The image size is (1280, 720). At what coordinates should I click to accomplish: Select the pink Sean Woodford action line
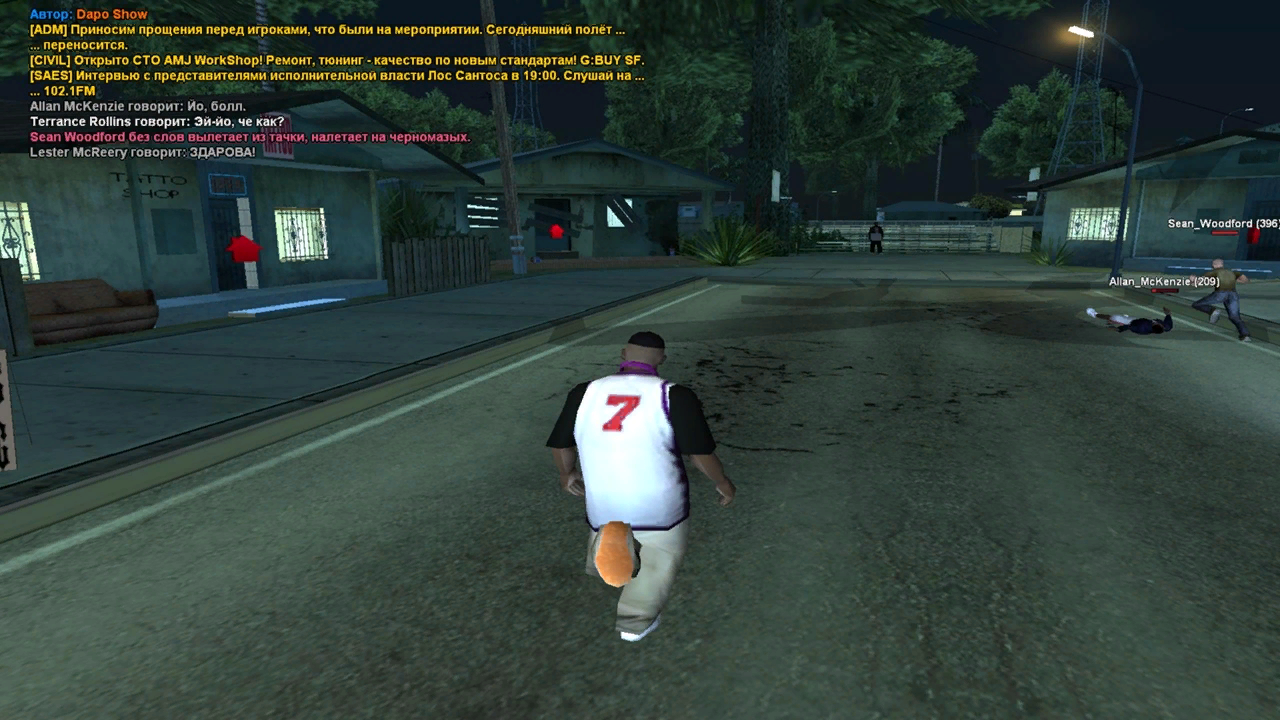pyautogui.click(x=250, y=137)
